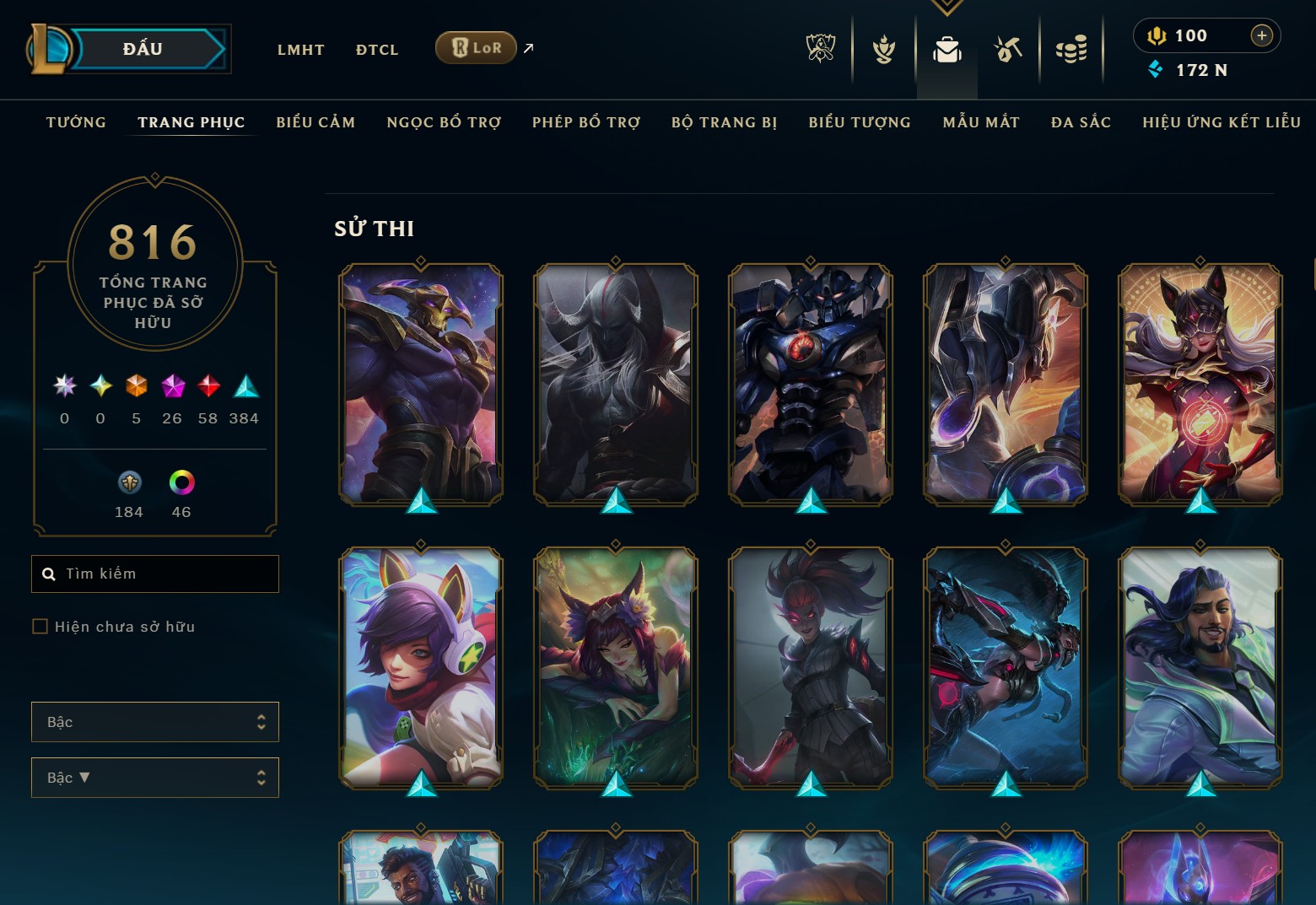Select the purple gem rarity icon showing 26
Viewport: 1316px width, 905px height.
(172, 387)
